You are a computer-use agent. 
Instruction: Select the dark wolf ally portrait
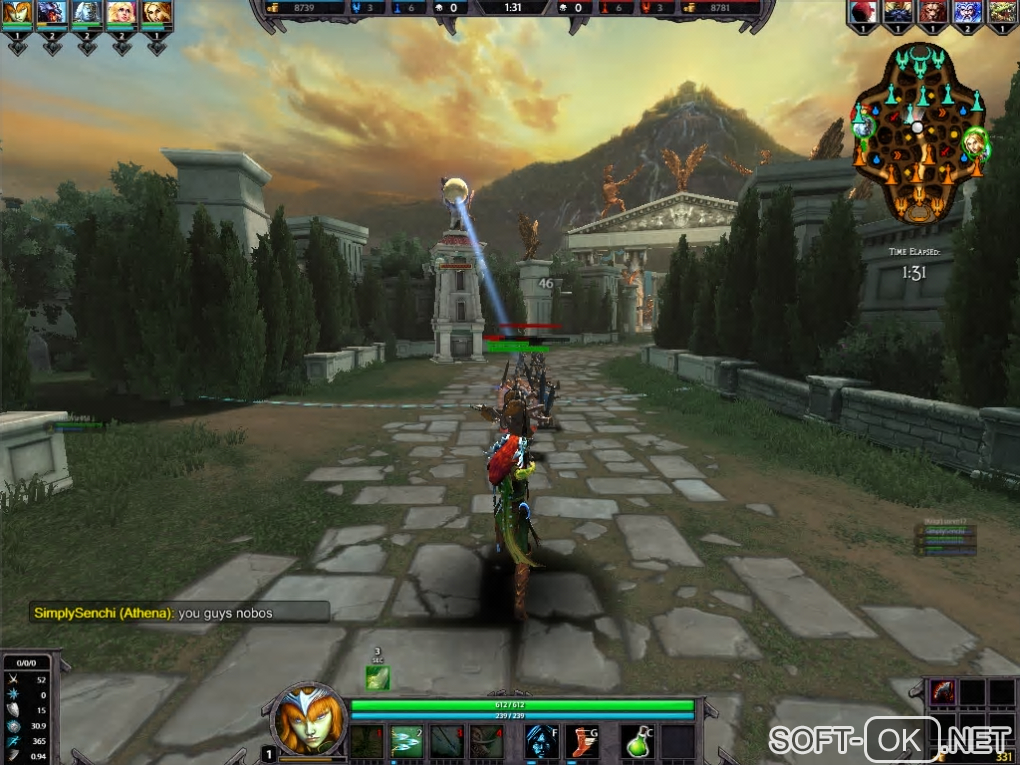tap(52, 13)
